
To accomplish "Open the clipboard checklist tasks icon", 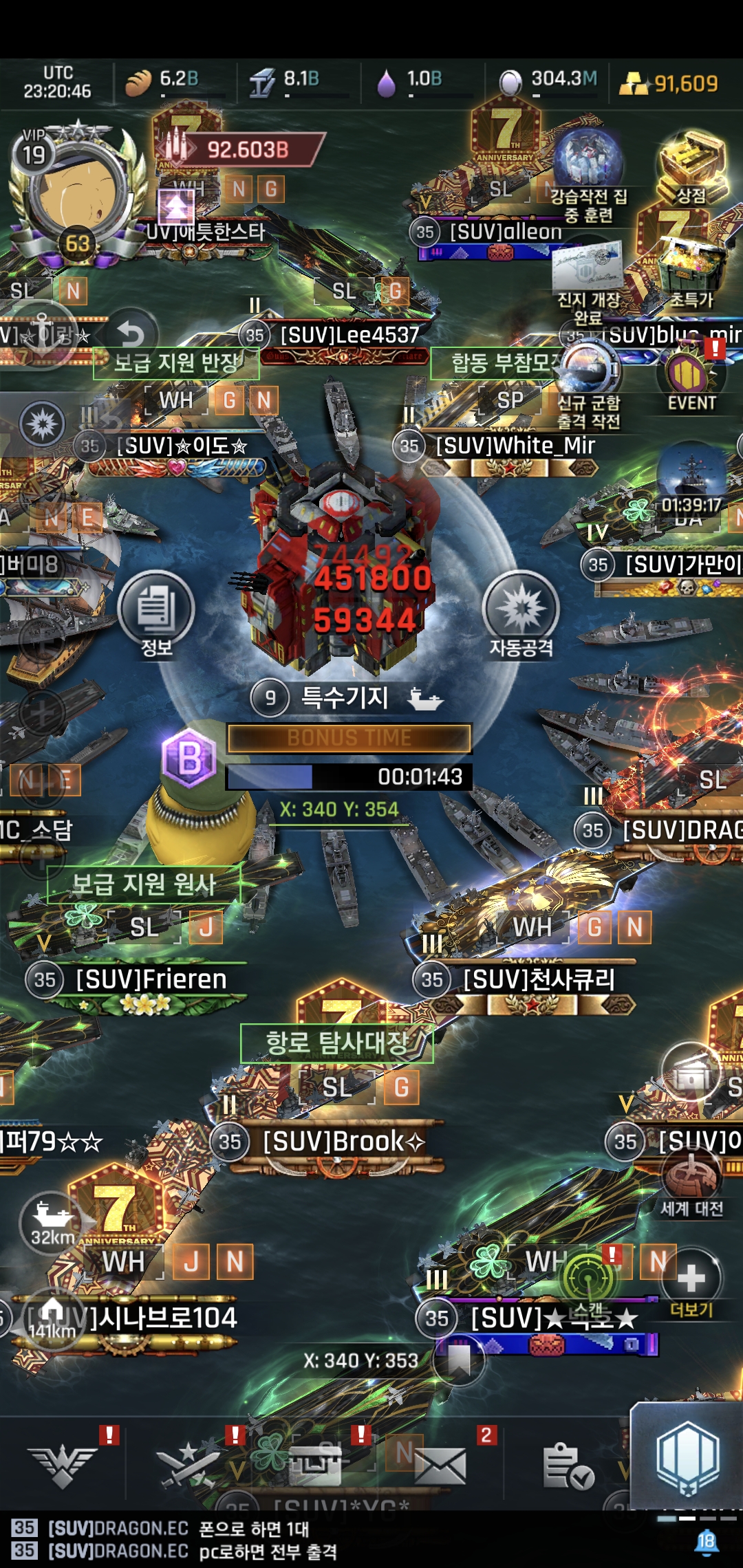I will click(568, 1465).
